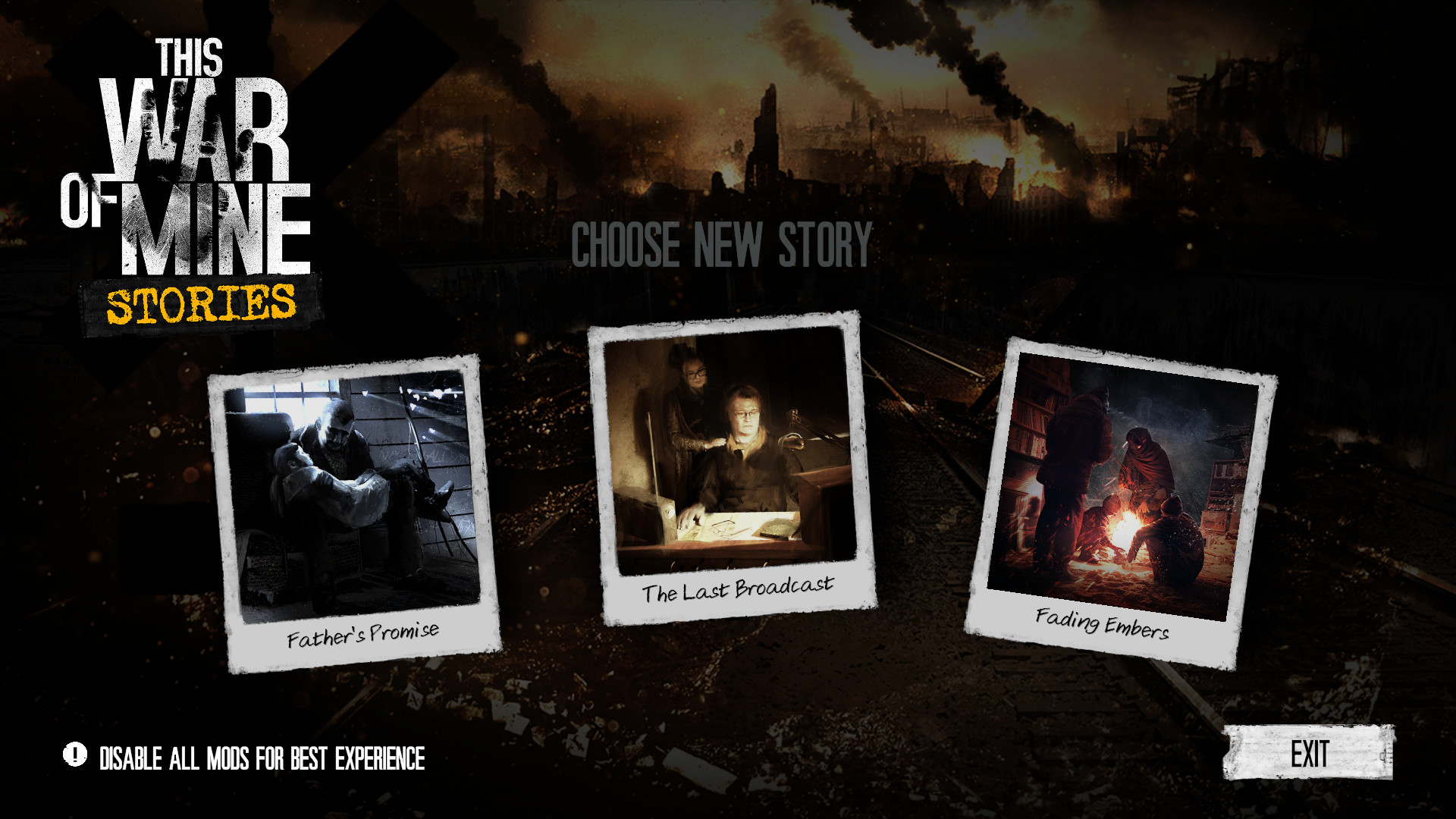
Task: Click the This War of Mine logo
Action: pyautogui.click(x=190, y=152)
